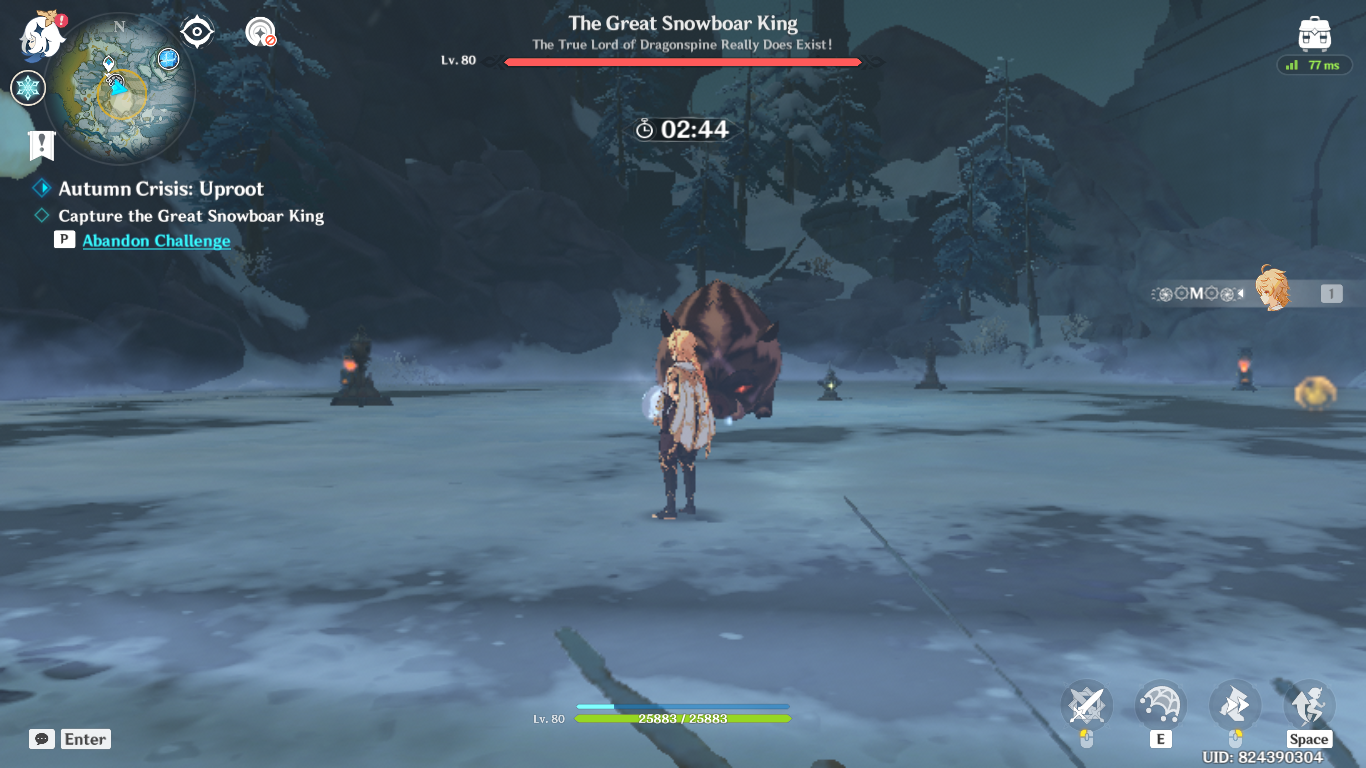The height and width of the screenshot is (768, 1366).
Task: Select the Elemental Skill web icon
Action: tap(1160, 705)
